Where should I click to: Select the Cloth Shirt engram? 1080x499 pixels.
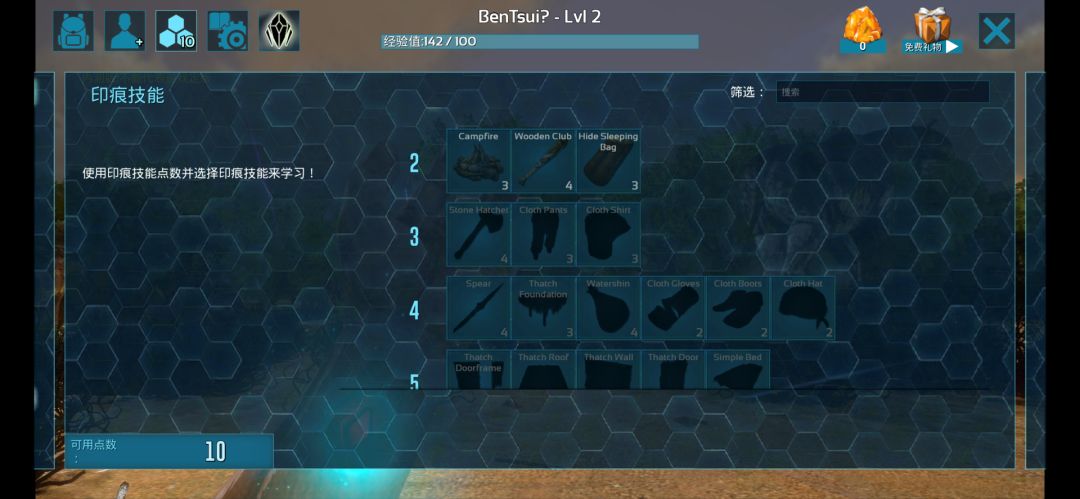(x=608, y=235)
